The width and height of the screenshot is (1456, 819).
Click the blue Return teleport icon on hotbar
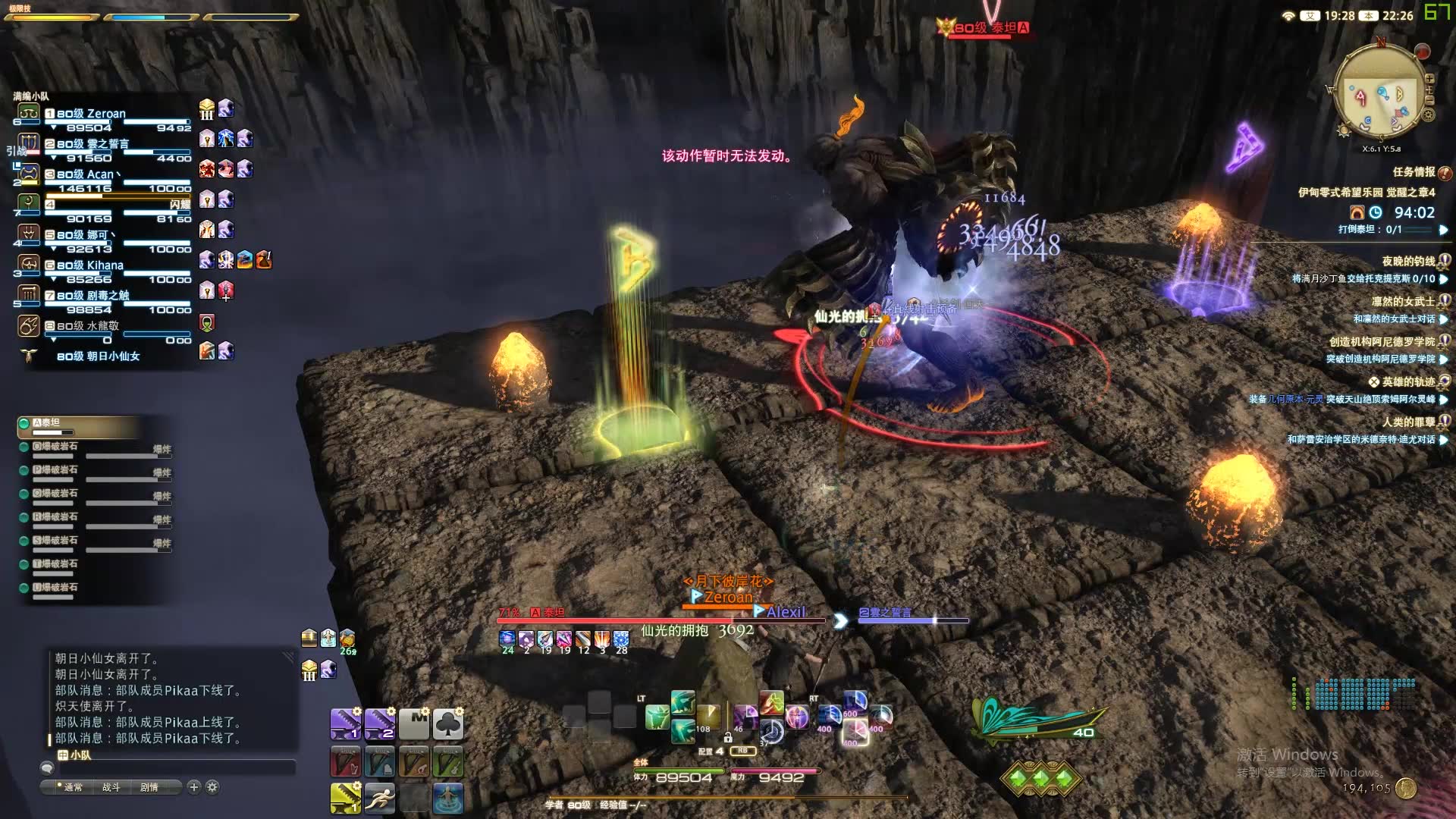(447, 798)
